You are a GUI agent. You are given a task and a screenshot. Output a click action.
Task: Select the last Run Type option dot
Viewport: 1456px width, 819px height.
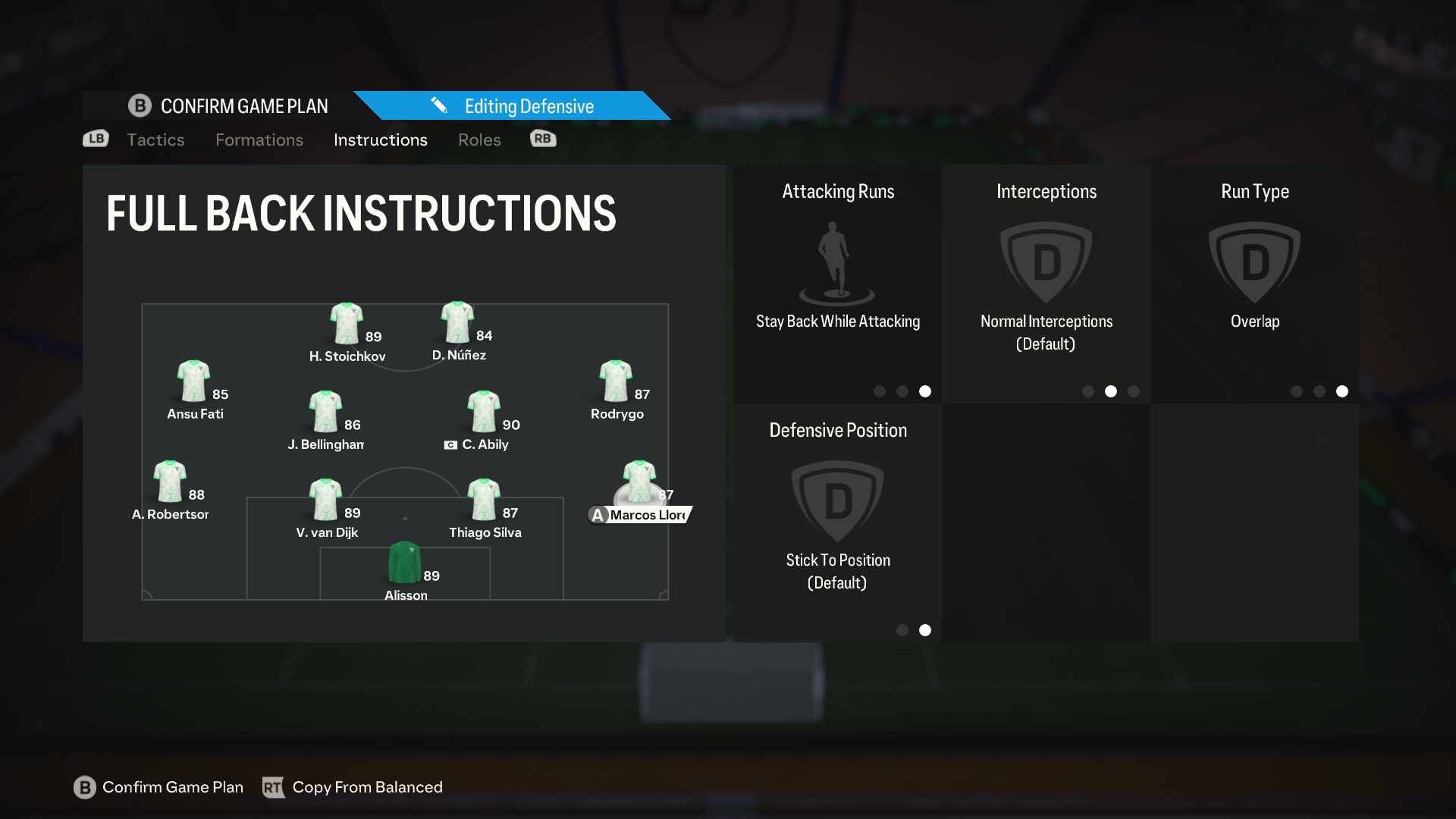pyautogui.click(x=1342, y=392)
